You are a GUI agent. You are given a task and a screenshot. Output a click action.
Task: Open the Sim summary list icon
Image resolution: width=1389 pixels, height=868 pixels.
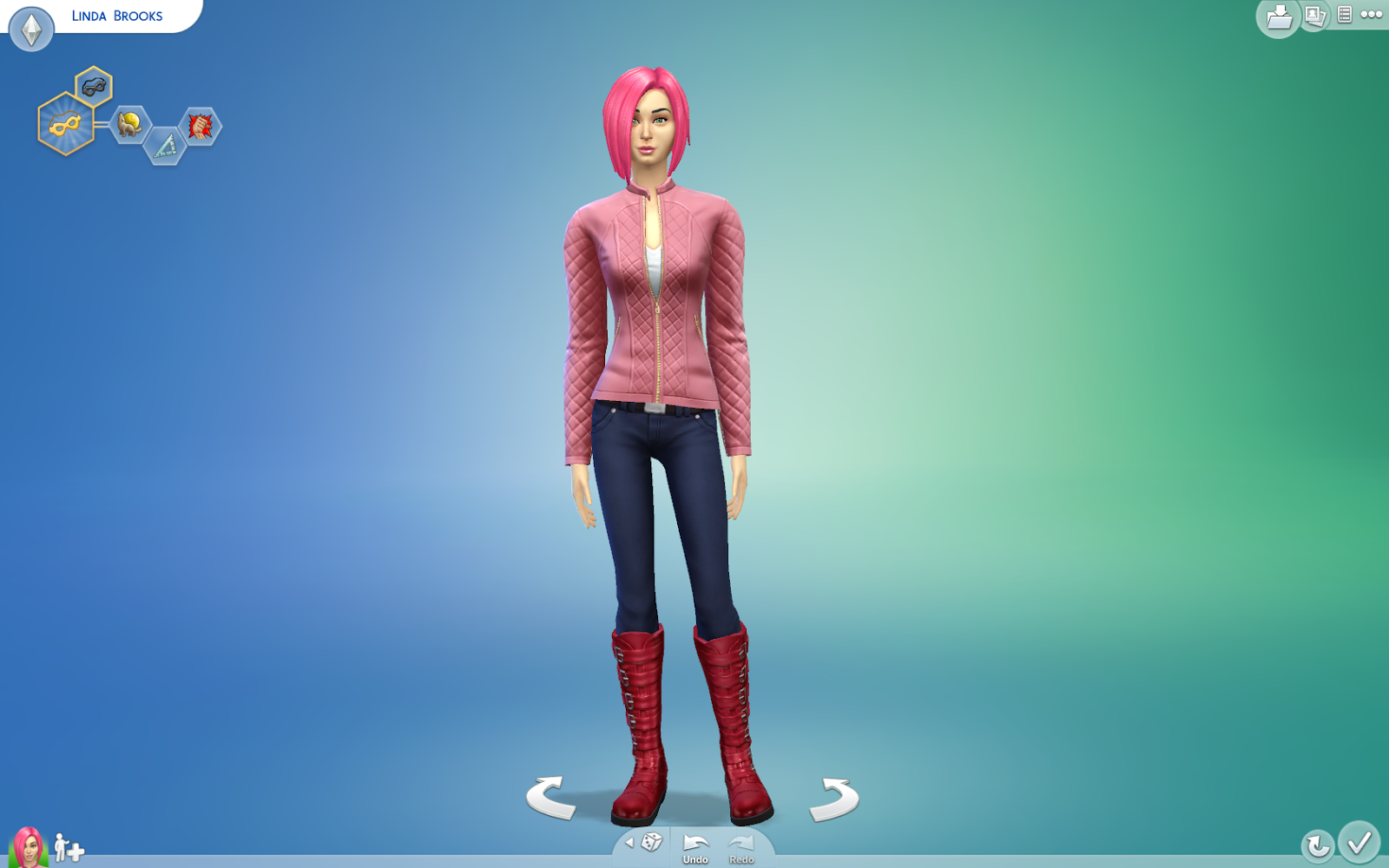(x=1346, y=16)
